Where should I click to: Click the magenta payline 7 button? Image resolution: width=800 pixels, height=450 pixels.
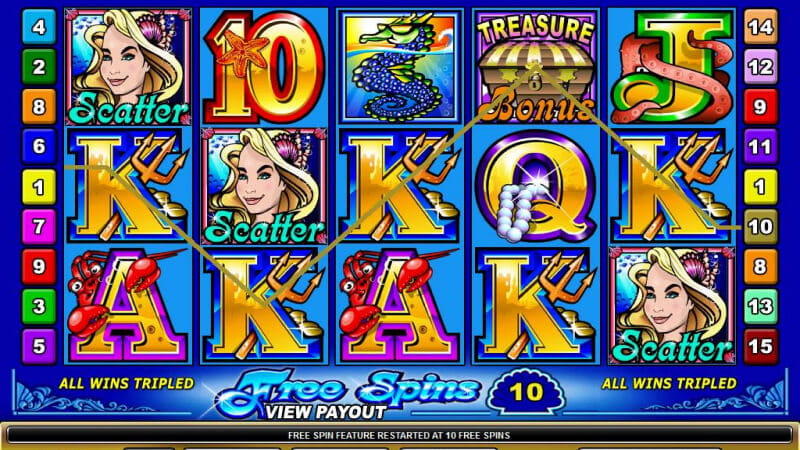[x=38, y=226]
